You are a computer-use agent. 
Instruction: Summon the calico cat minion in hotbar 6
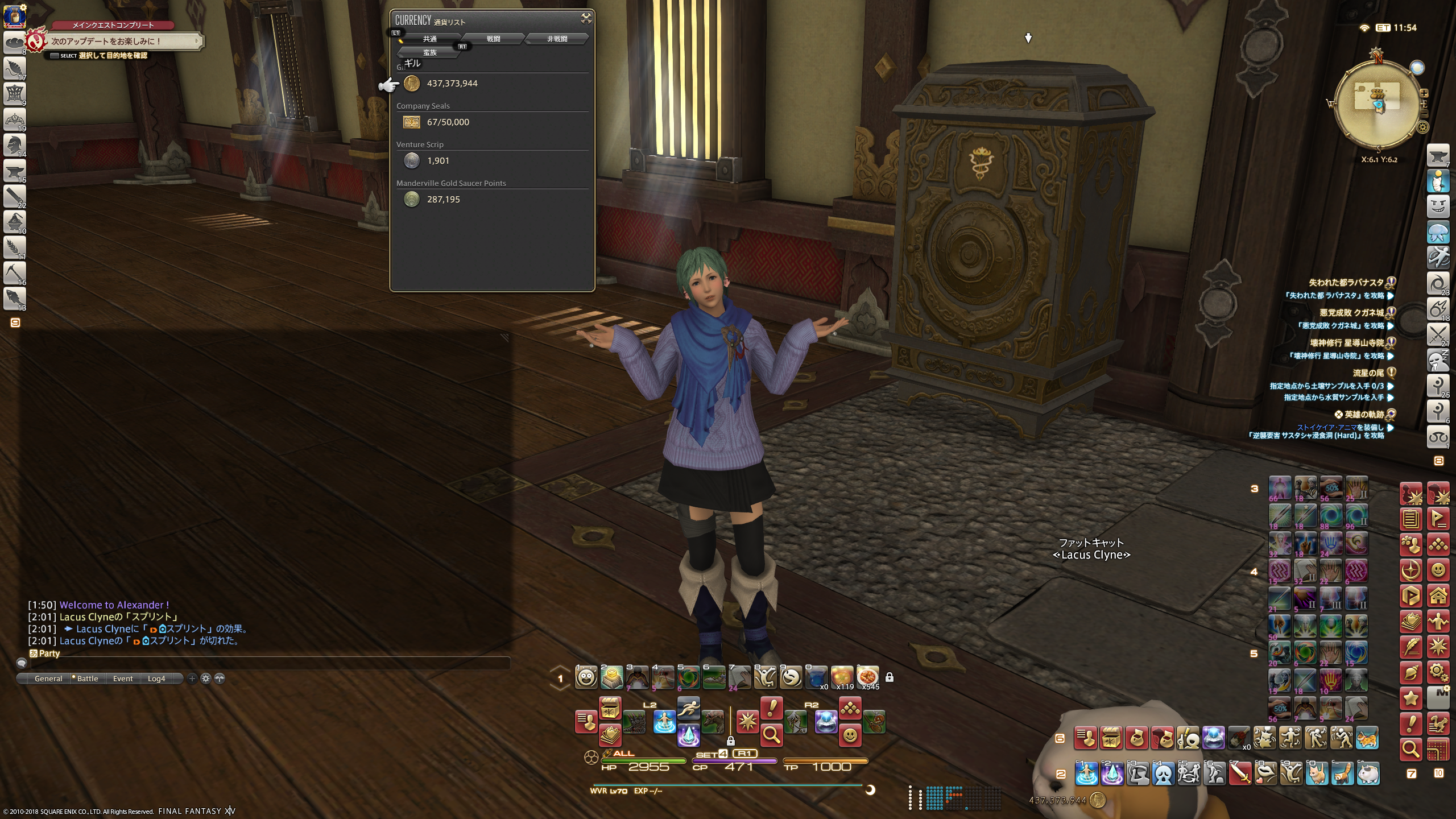point(1367,738)
